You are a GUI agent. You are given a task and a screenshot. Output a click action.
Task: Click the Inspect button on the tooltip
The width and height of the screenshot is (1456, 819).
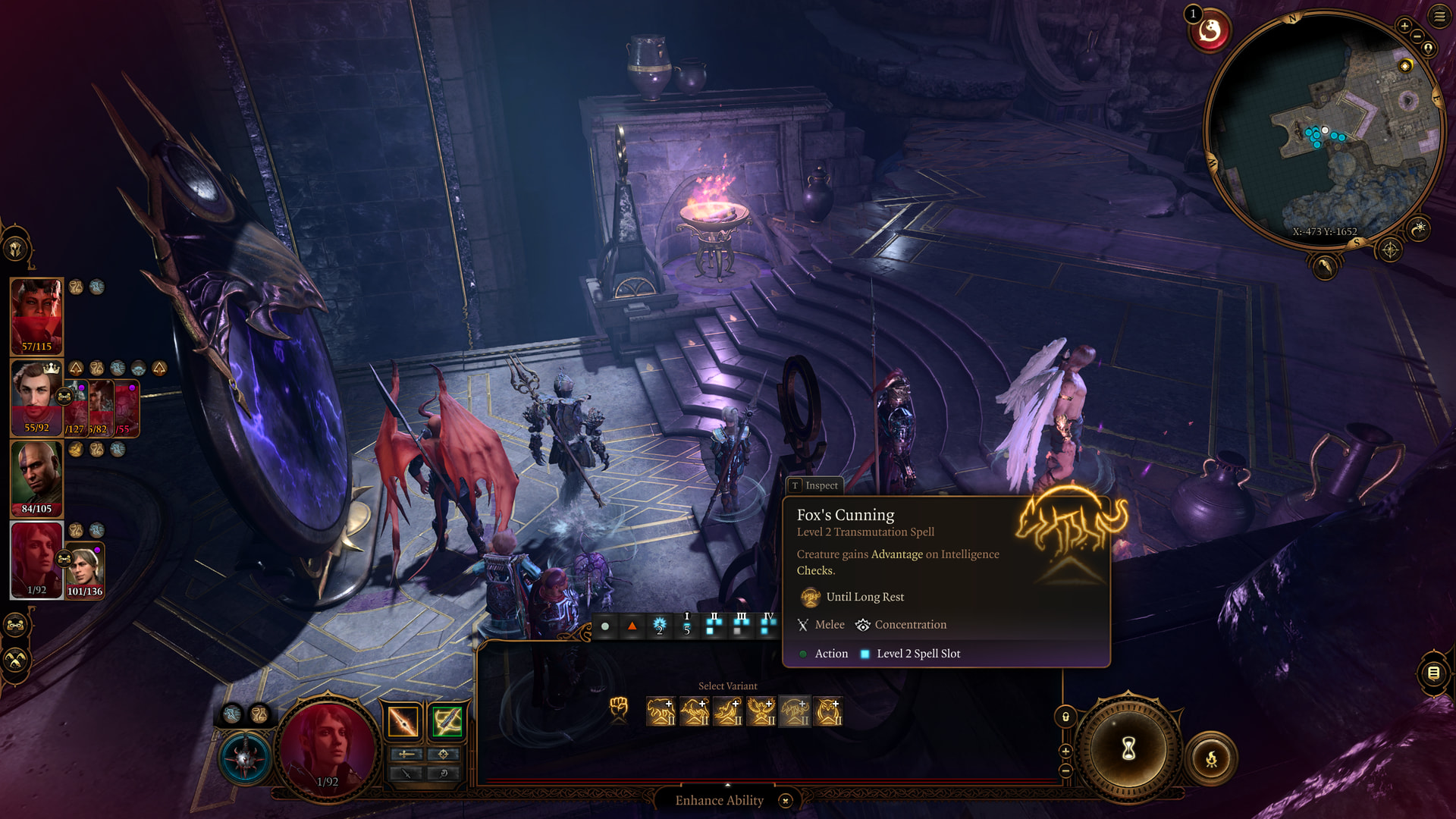(x=815, y=485)
